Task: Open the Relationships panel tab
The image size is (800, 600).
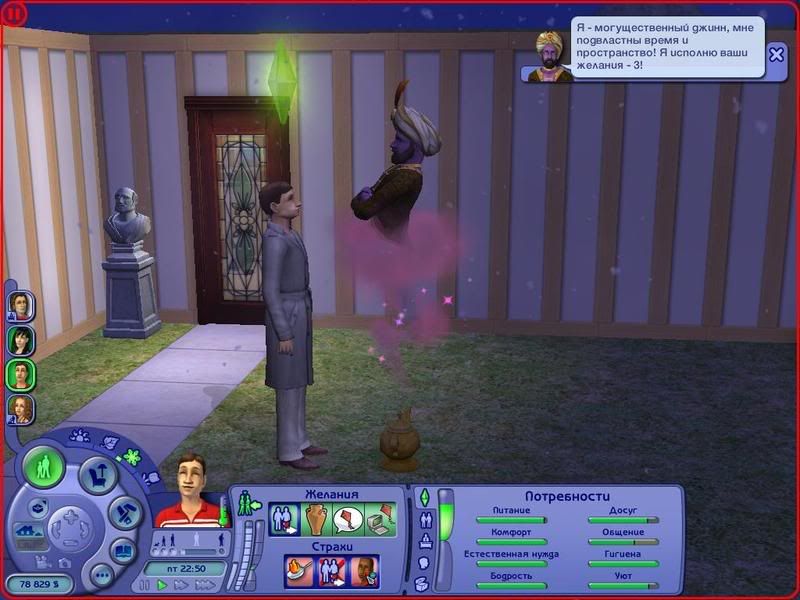Action: tap(424, 519)
